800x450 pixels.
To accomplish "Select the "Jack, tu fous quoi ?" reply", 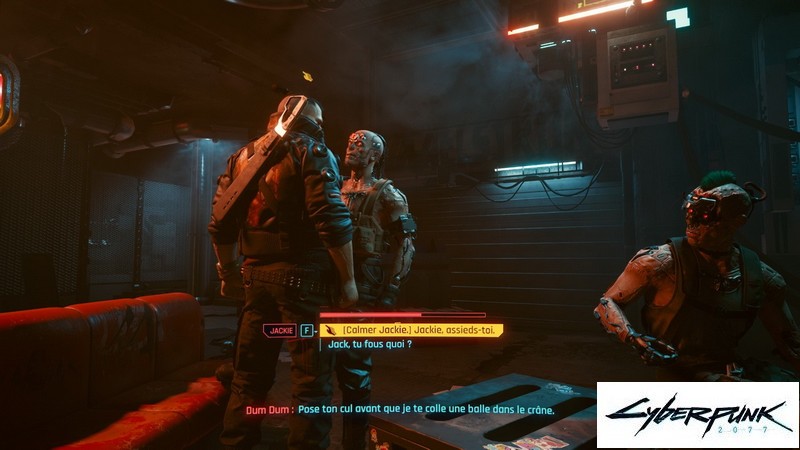I will [x=366, y=344].
